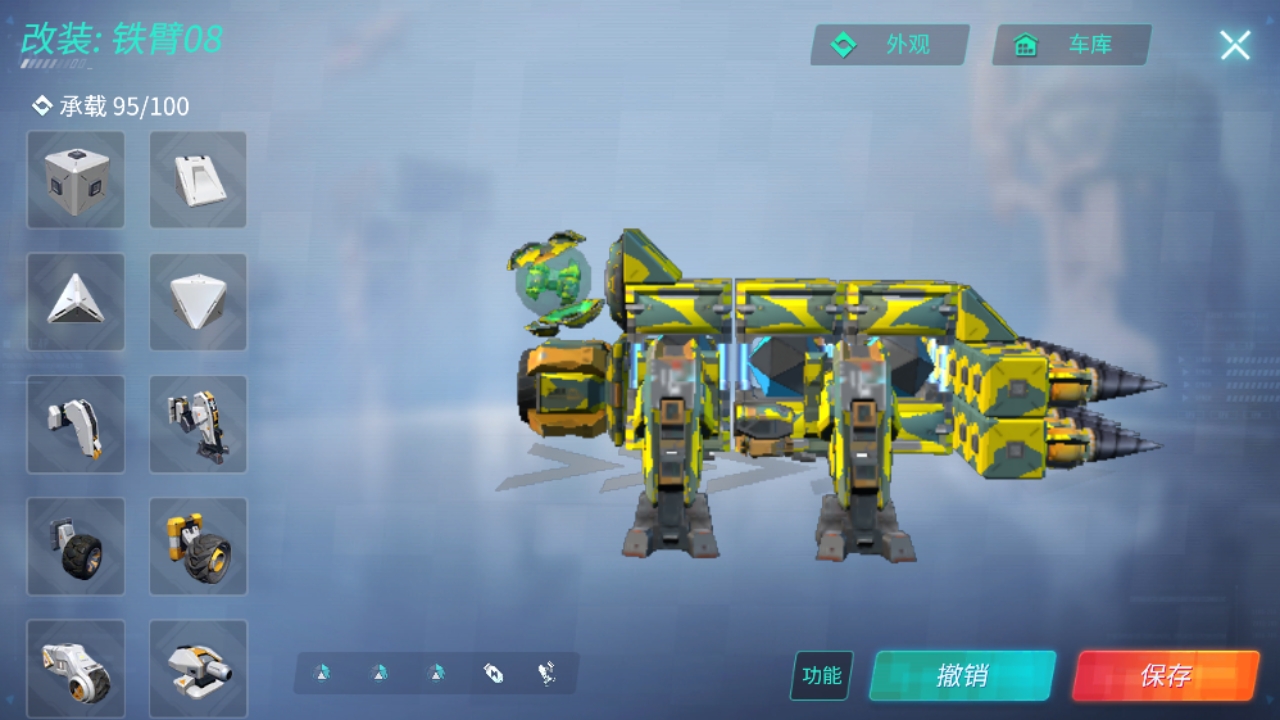
Task: Select the mechanical arm icon in toolbar
Action: coord(547,673)
